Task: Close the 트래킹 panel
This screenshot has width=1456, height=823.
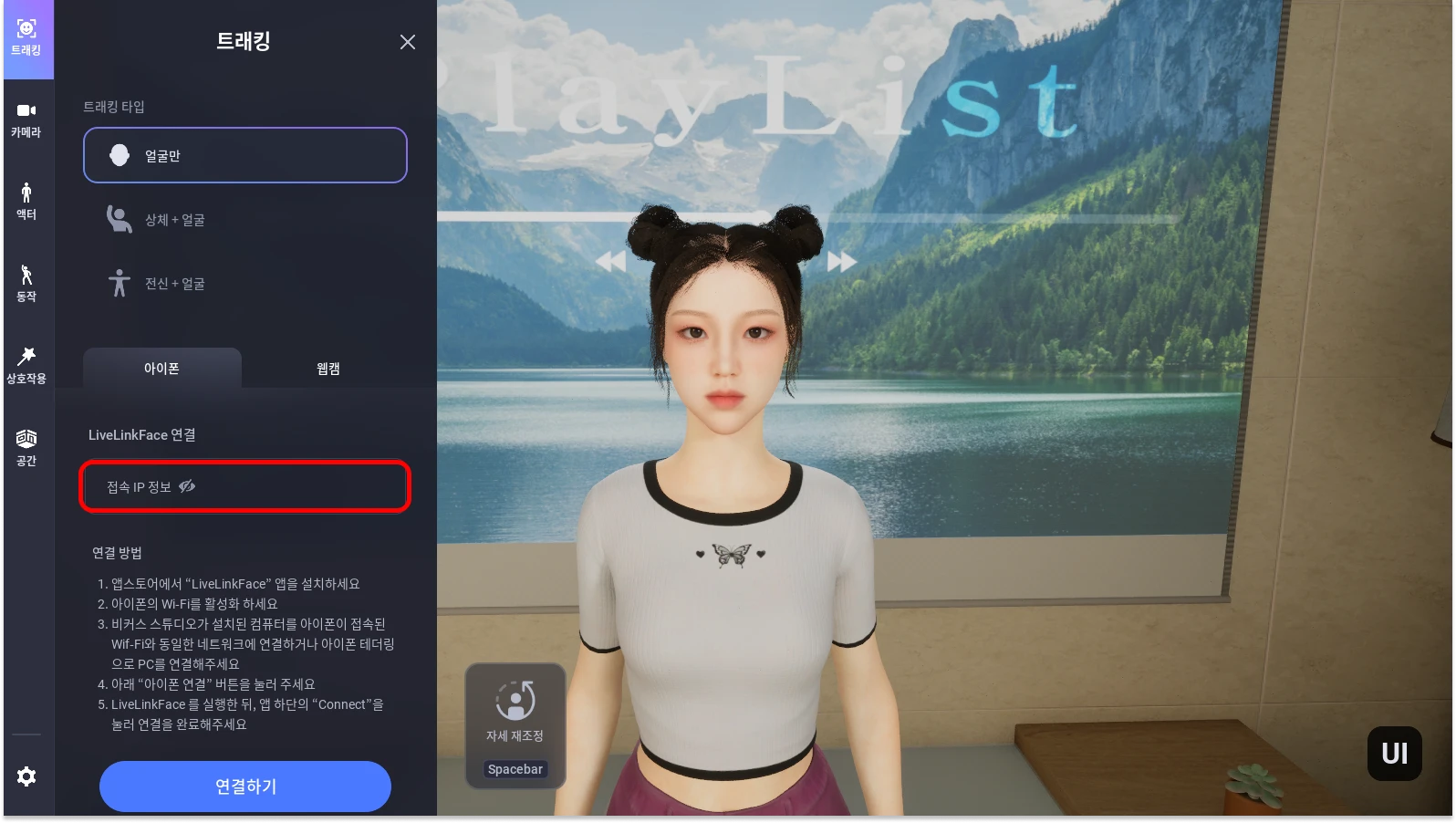Action: [408, 42]
